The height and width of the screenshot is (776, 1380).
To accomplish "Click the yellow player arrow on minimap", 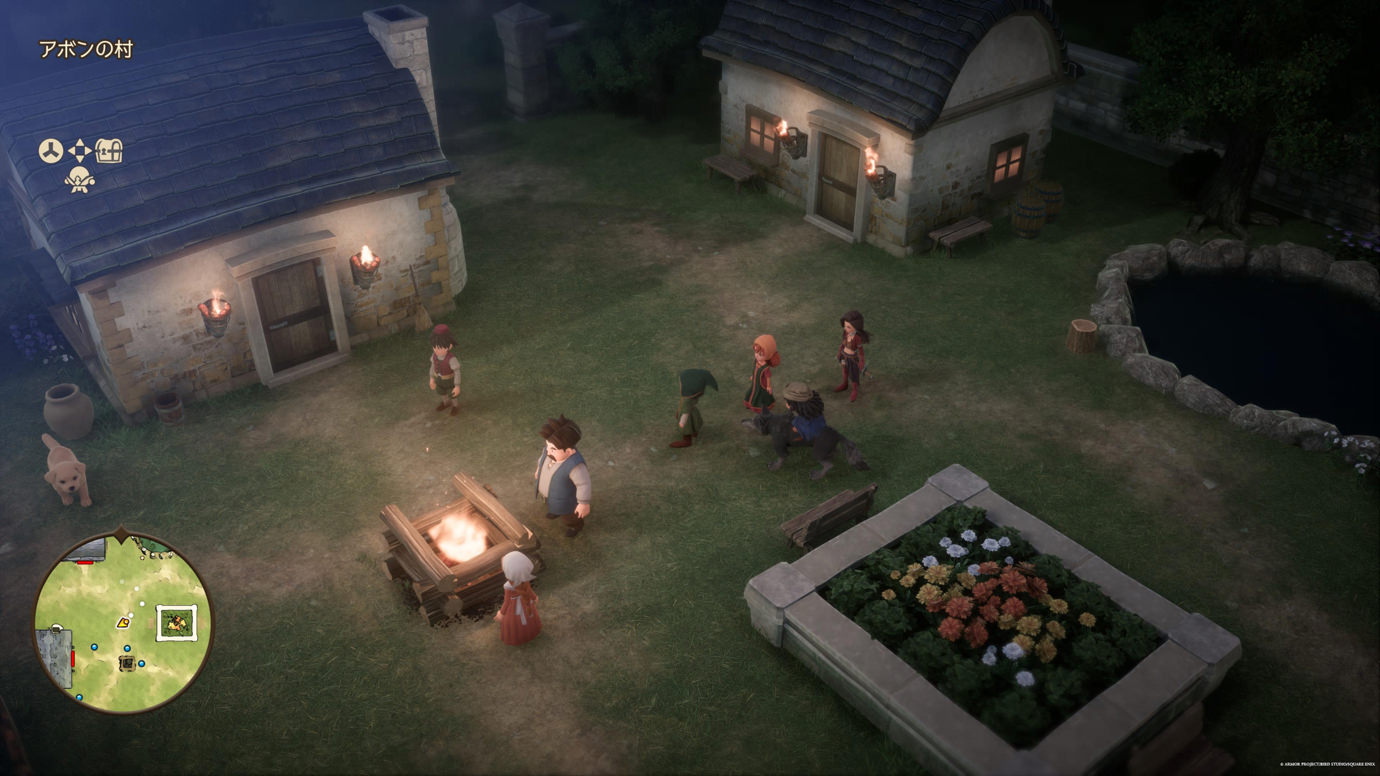I will (123, 622).
